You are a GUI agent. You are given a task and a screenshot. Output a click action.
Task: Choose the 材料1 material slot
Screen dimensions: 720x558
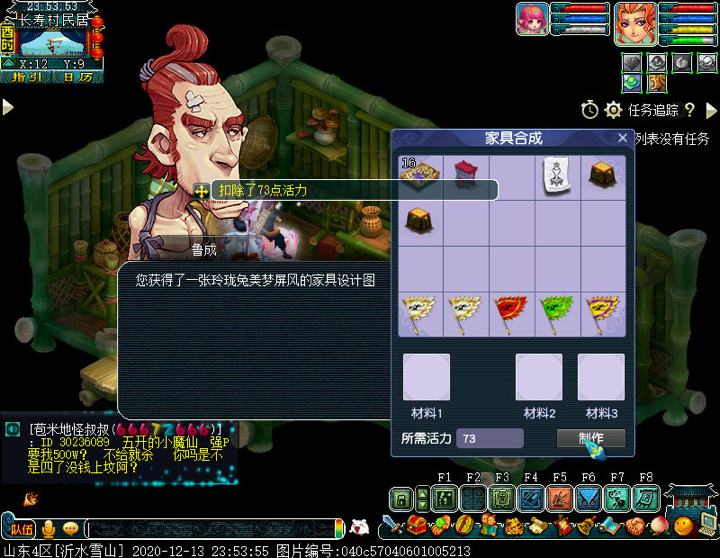click(x=426, y=377)
